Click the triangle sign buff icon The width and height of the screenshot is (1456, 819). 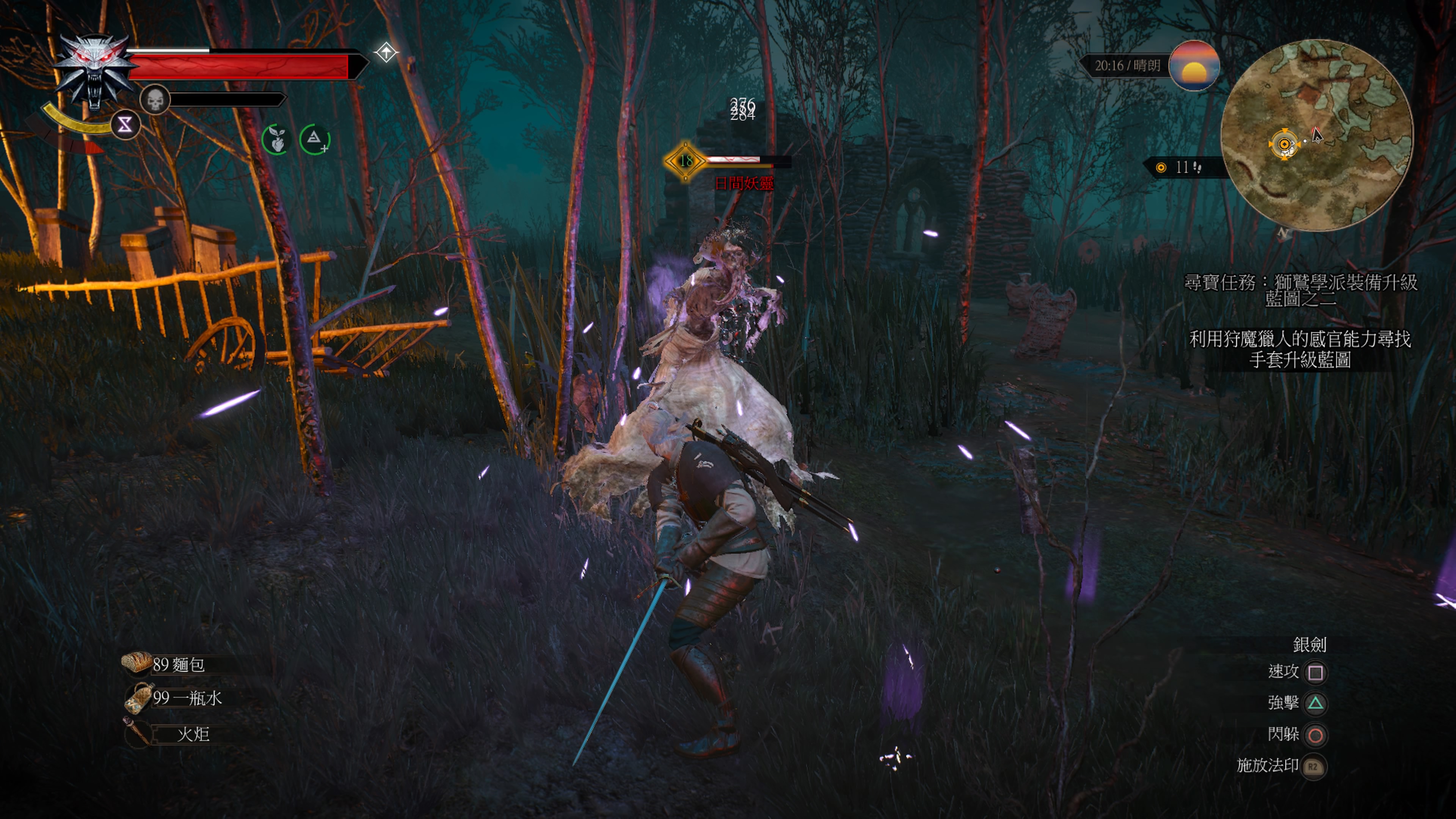pyautogui.click(x=315, y=139)
